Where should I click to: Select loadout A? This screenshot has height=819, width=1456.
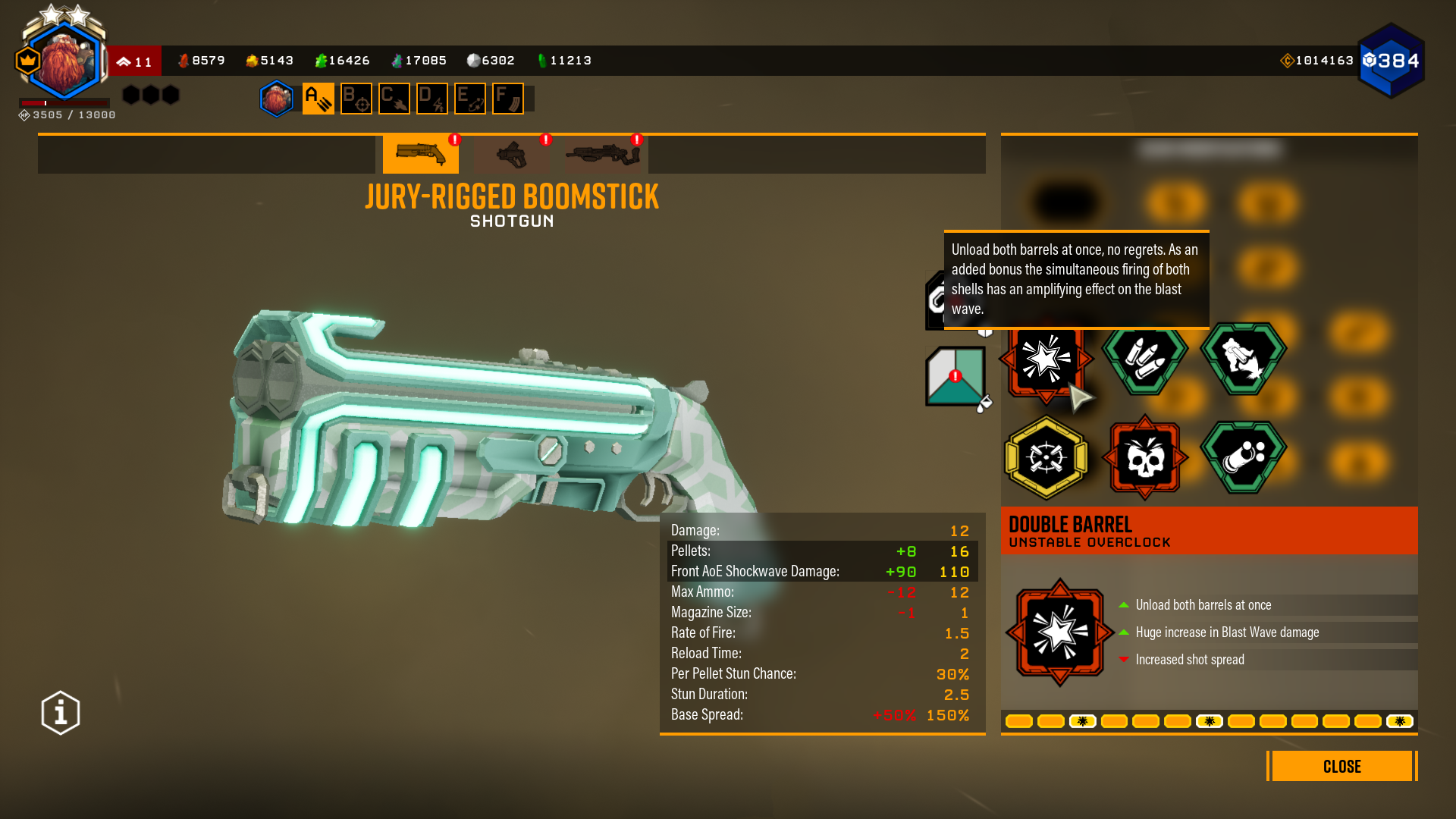pos(318,99)
